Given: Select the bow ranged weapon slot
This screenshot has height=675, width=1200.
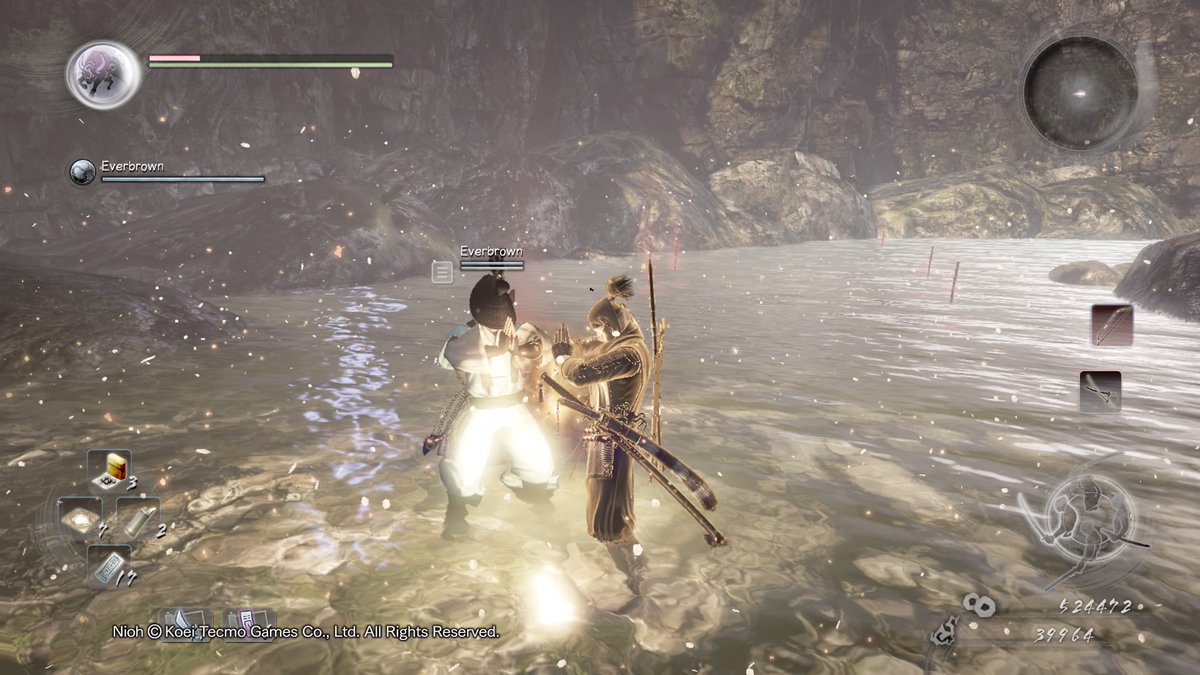Looking at the screenshot, I should tap(1112, 325).
